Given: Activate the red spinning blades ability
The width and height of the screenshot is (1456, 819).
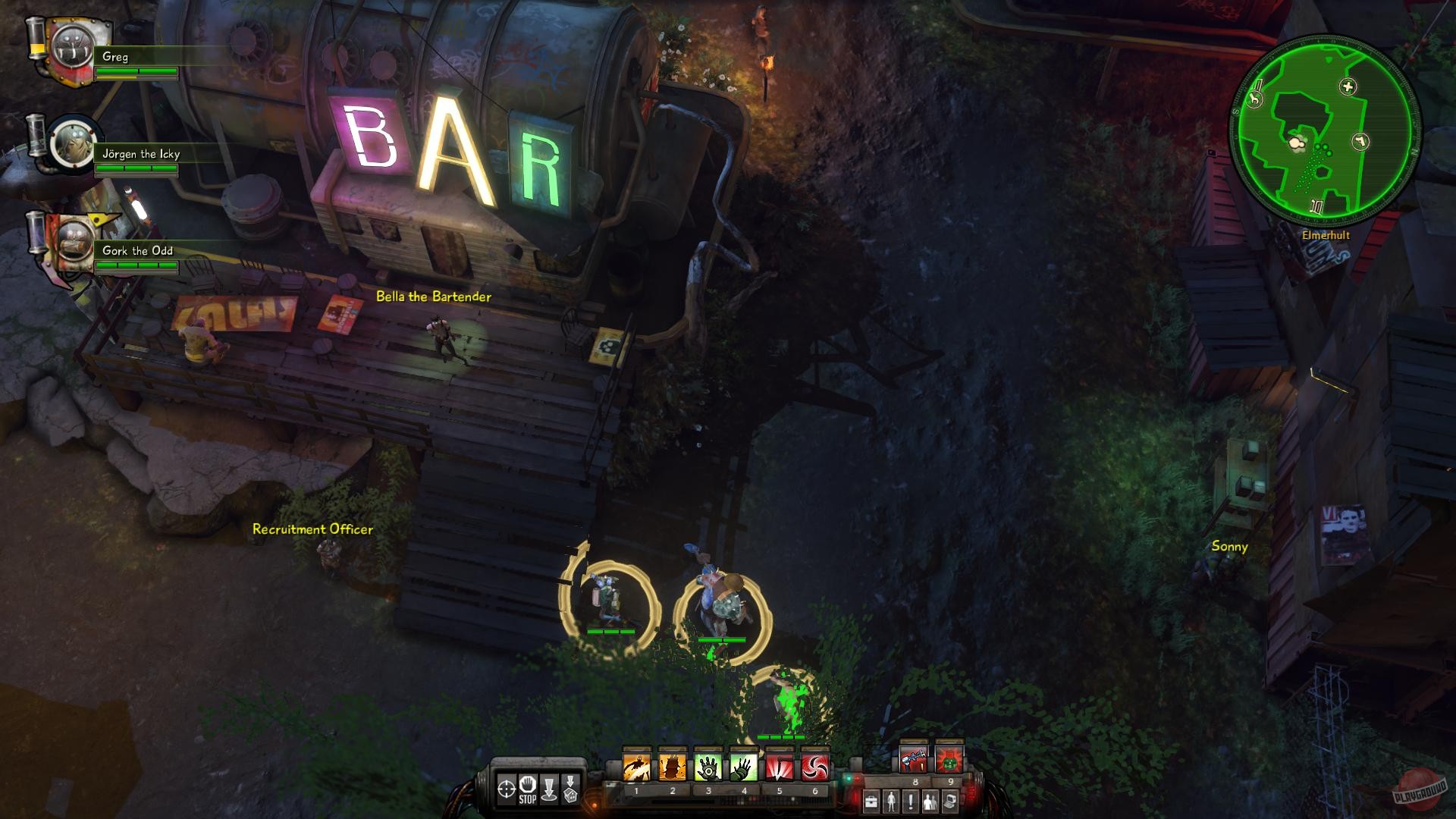Looking at the screenshot, I should tap(815, 767).
